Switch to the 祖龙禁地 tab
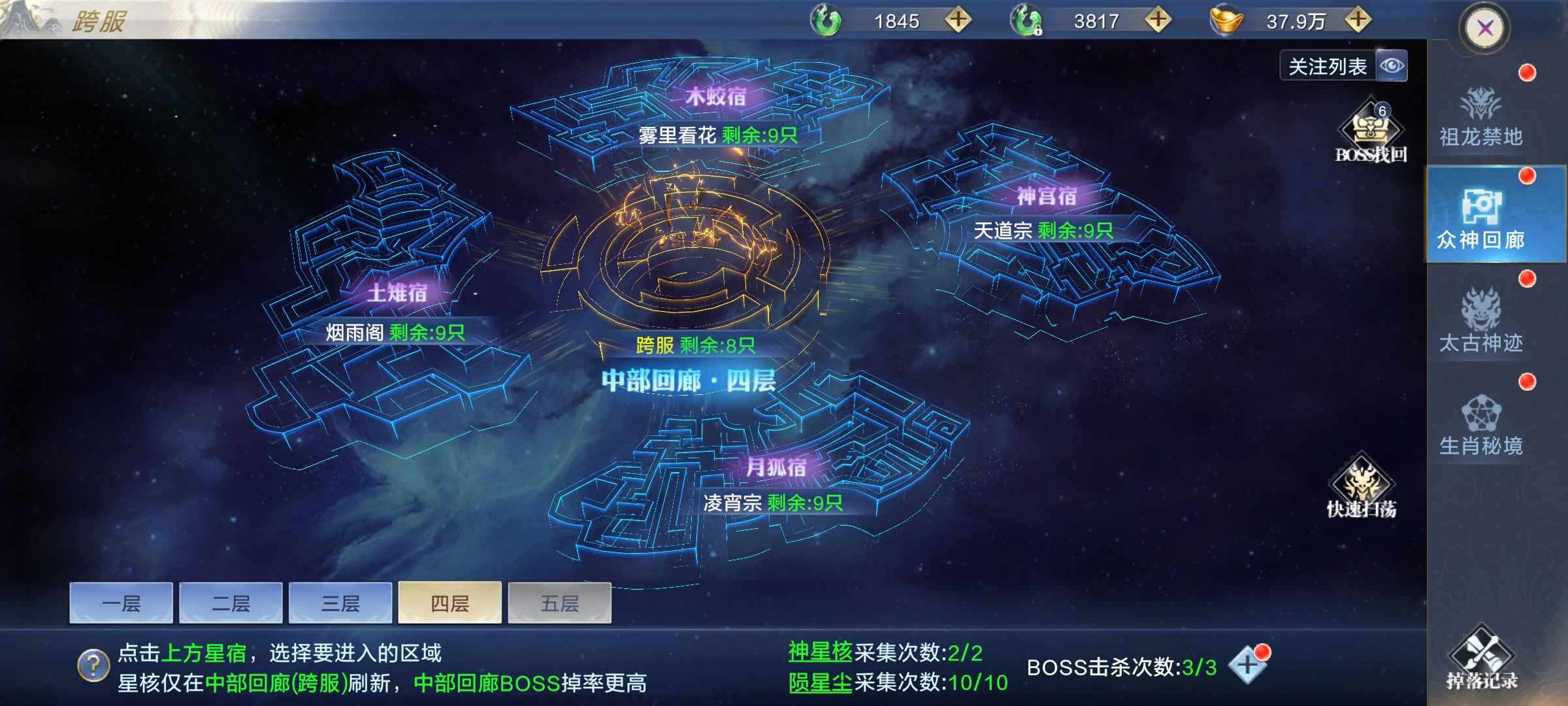Viewport: 1568px width, 706px height. pyautogui.click(x=1480, y=118)
